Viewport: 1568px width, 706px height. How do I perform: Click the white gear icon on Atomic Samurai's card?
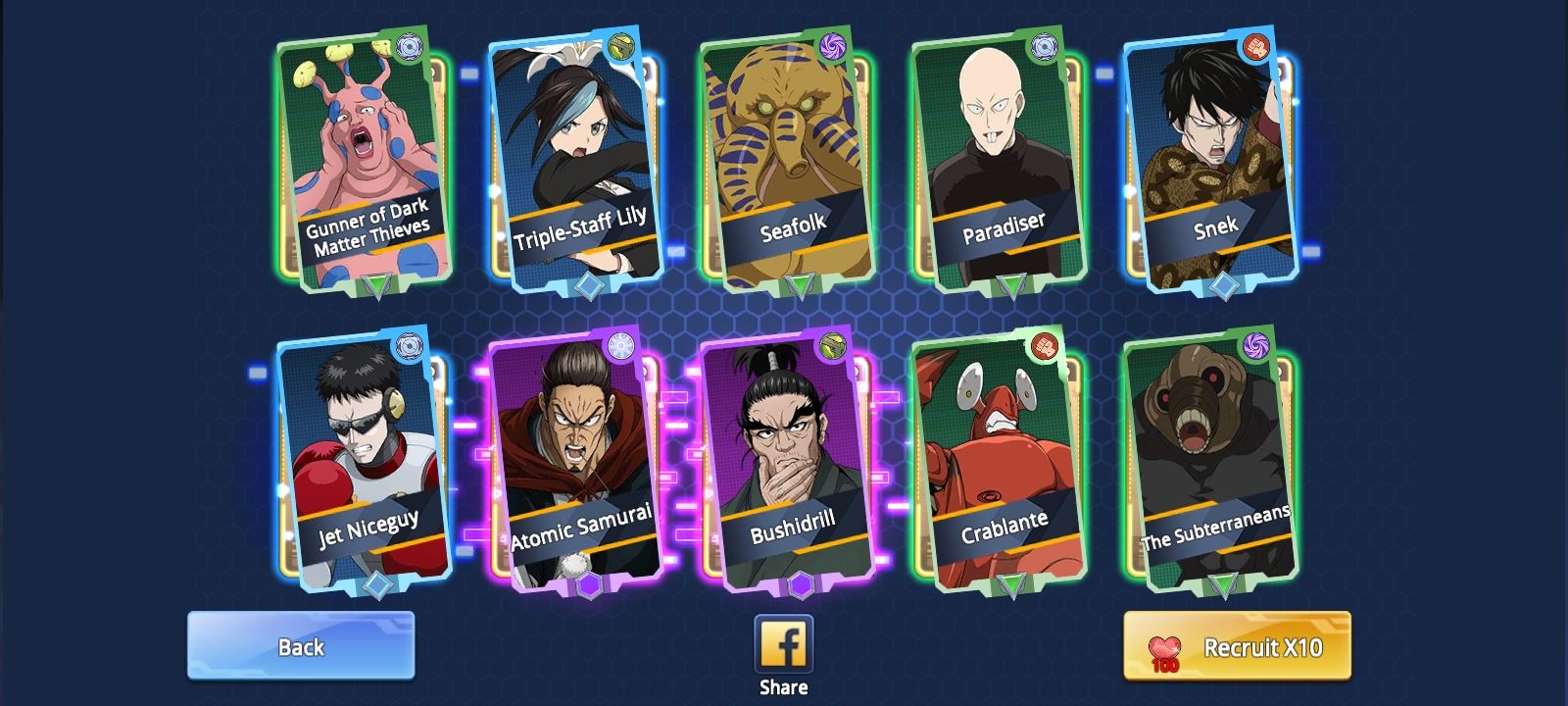(622, 345)
